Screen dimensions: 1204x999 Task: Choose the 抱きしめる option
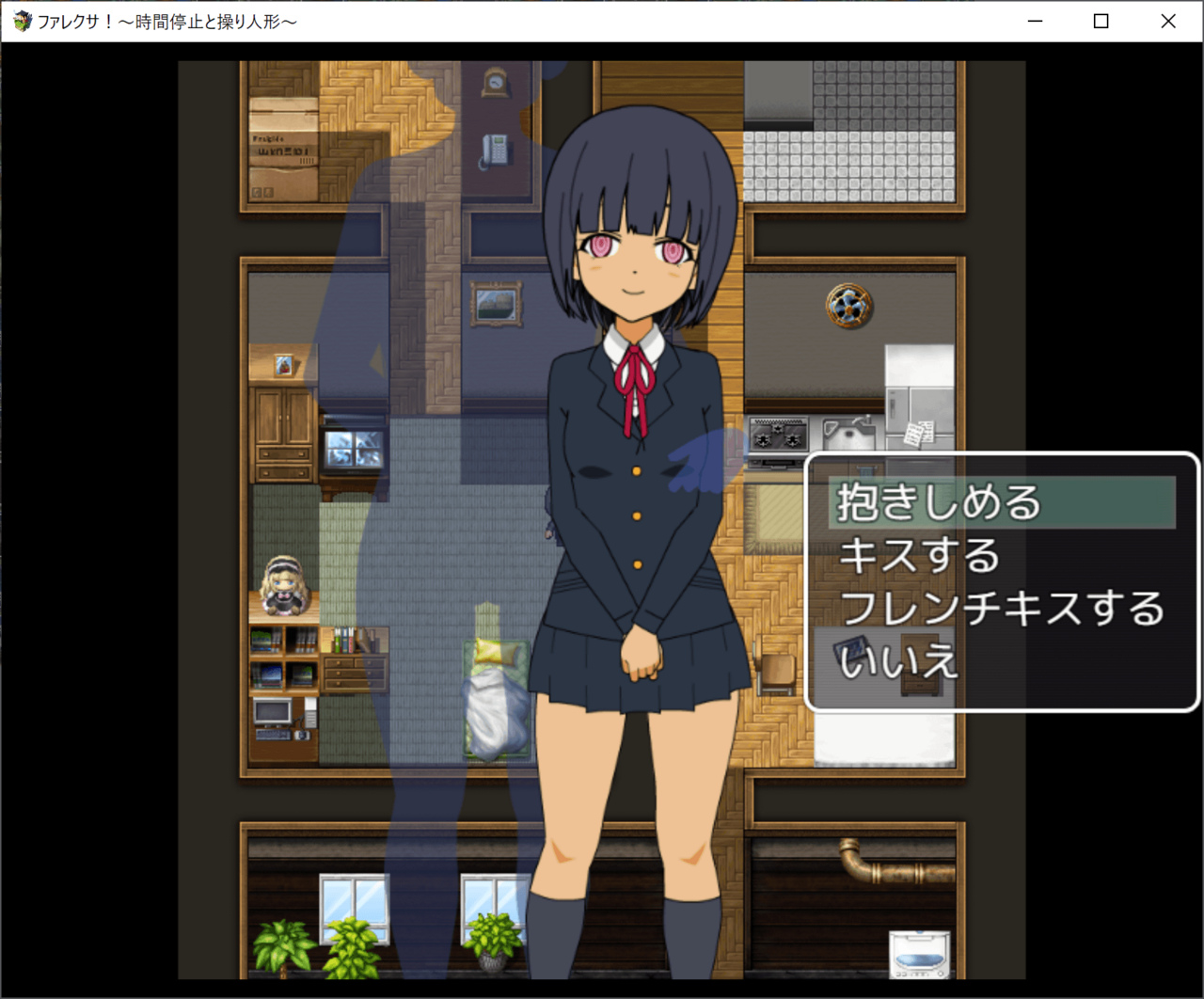click(941, 502)
